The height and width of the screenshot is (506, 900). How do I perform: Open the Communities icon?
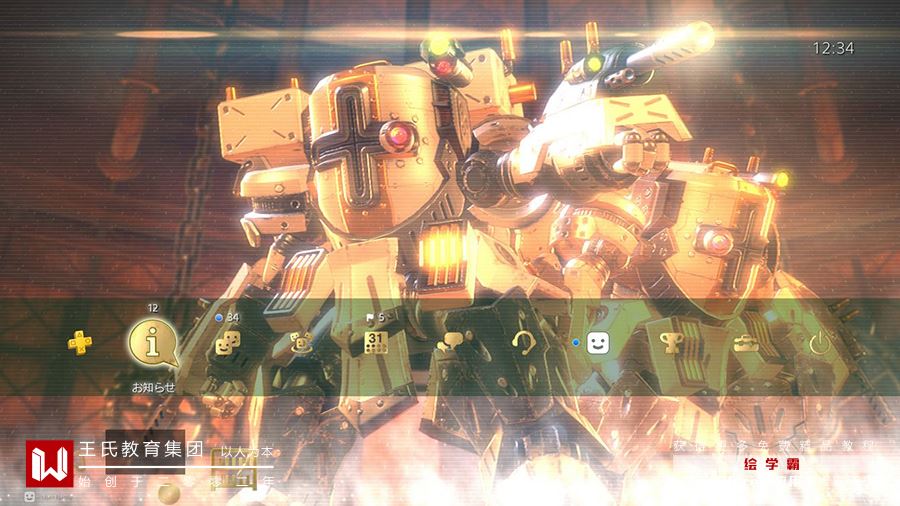pos(301,343)
